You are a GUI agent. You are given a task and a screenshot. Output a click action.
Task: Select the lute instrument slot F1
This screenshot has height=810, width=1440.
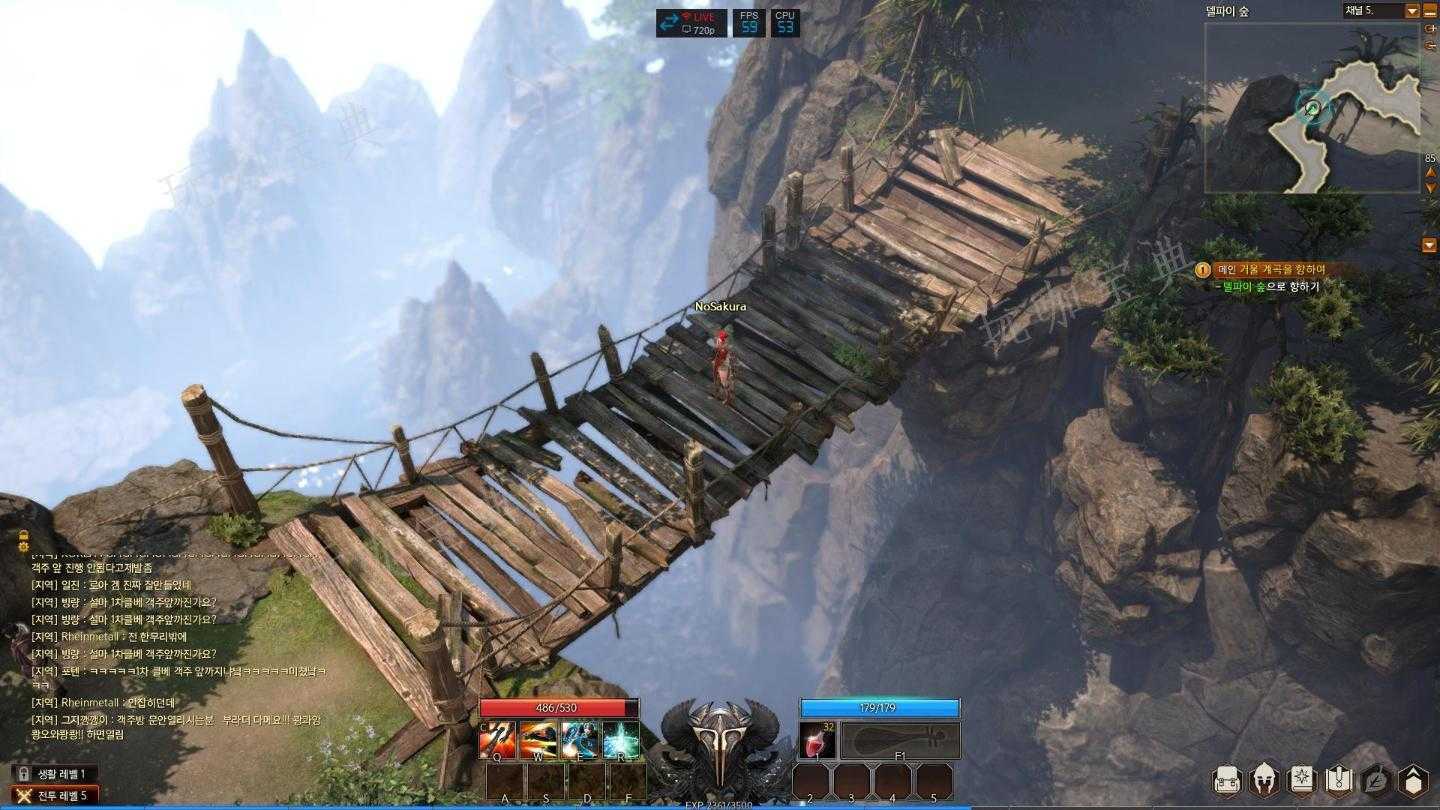[900, 741]
